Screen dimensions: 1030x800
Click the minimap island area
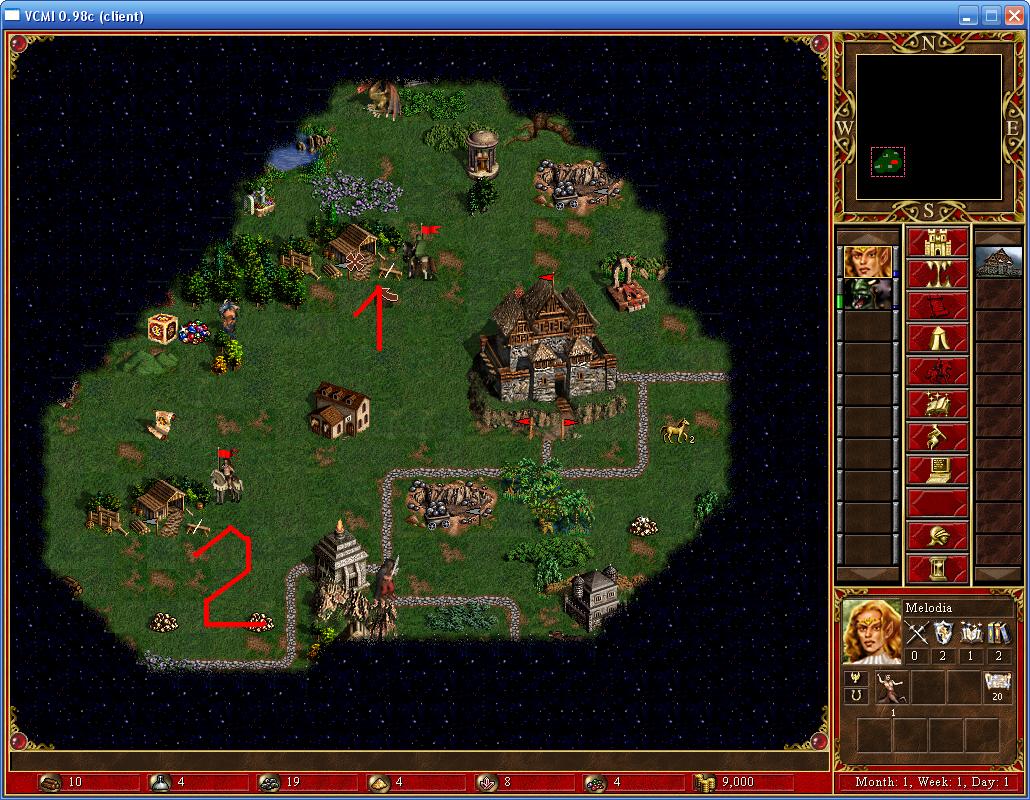[888, 160]
